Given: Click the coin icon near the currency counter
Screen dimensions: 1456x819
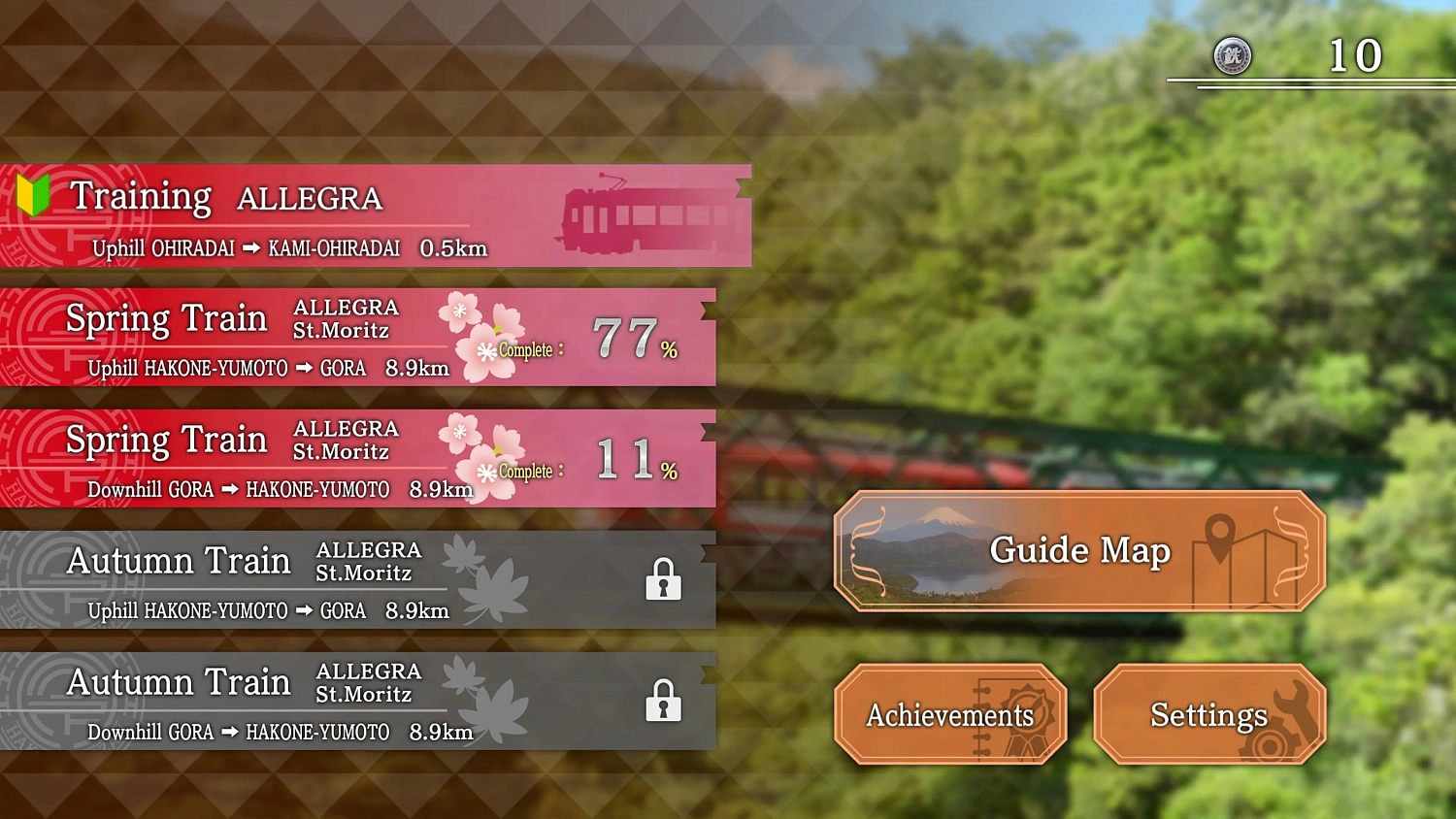Looking at the screenshot, I should click(1231, 56).
